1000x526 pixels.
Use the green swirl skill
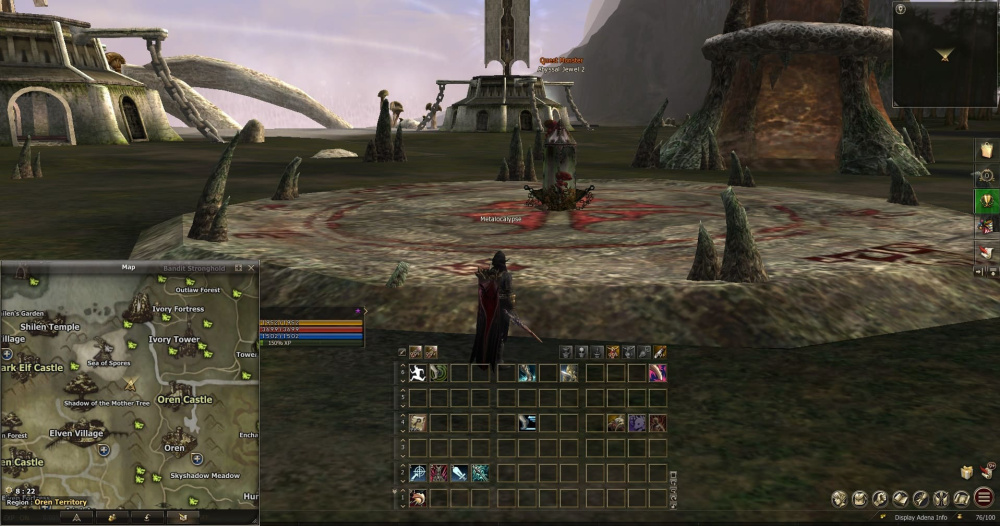tap(438, 373)
